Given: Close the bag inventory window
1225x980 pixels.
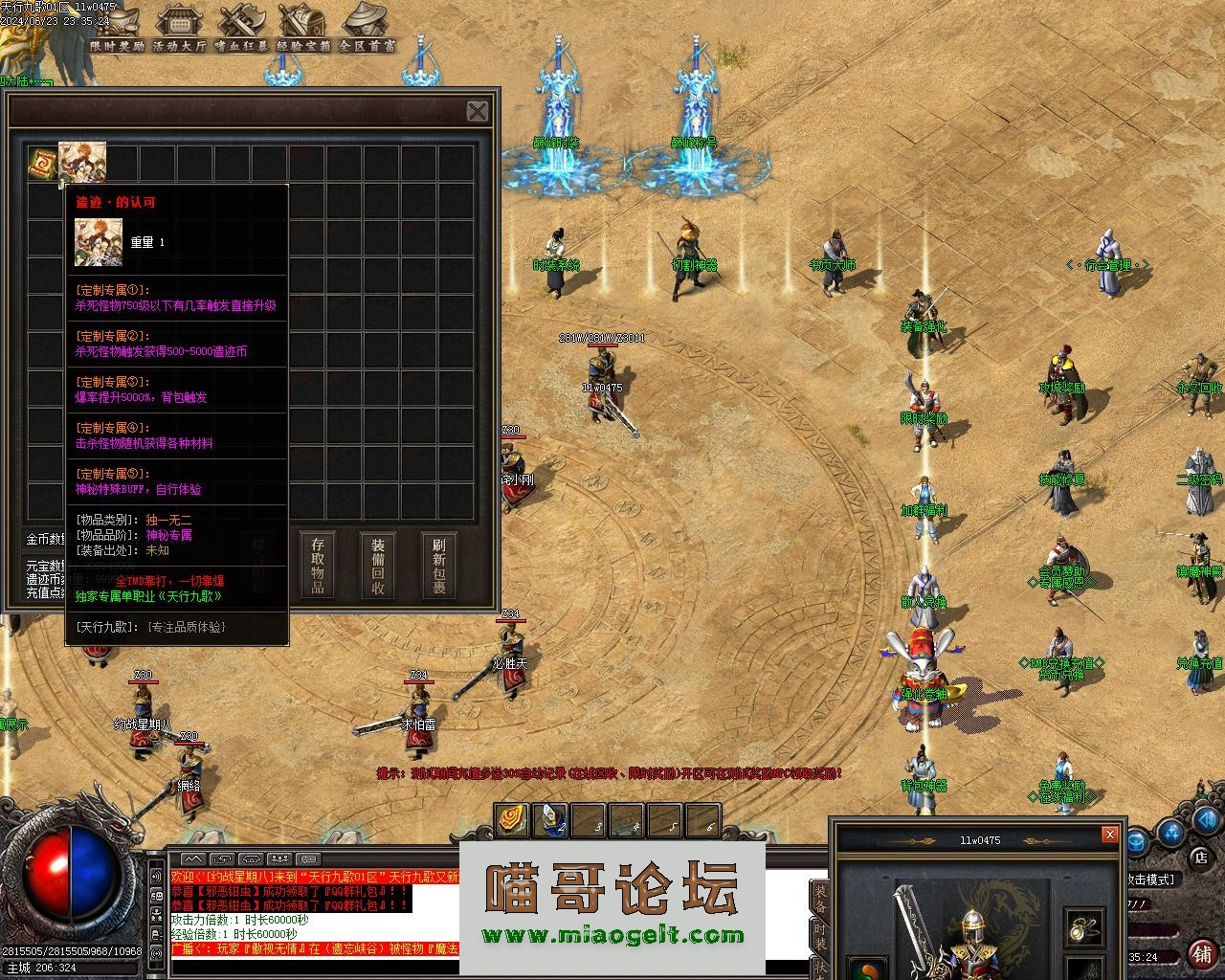Looking at the screenshot, I should point(478,111).
